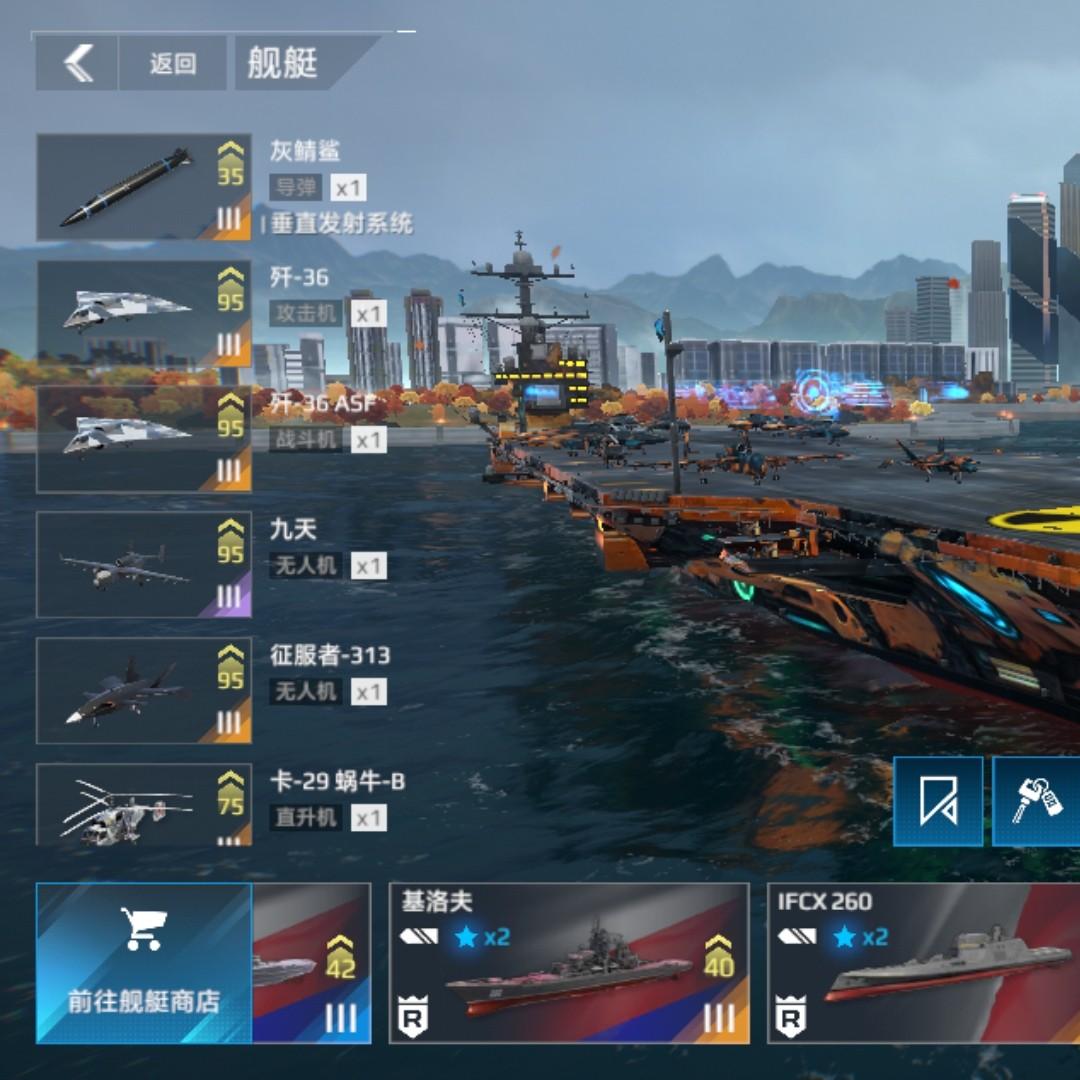
Task: Open the ship shop (前往舰艇商店)
Action: coord(144,963)
